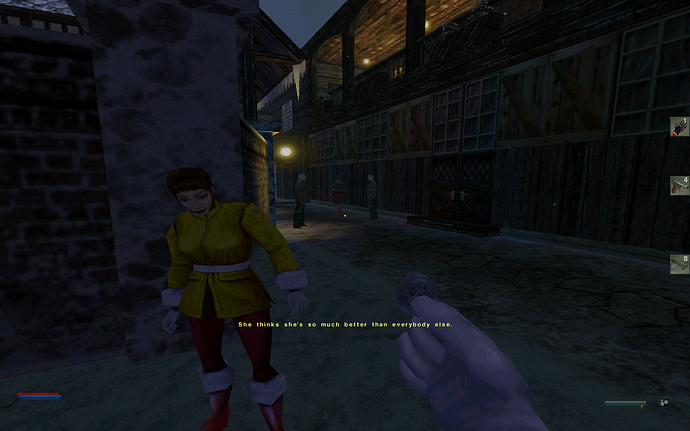Select the gloved hand weapon slot
The image size is (690, 431).
tap(680, 126)
